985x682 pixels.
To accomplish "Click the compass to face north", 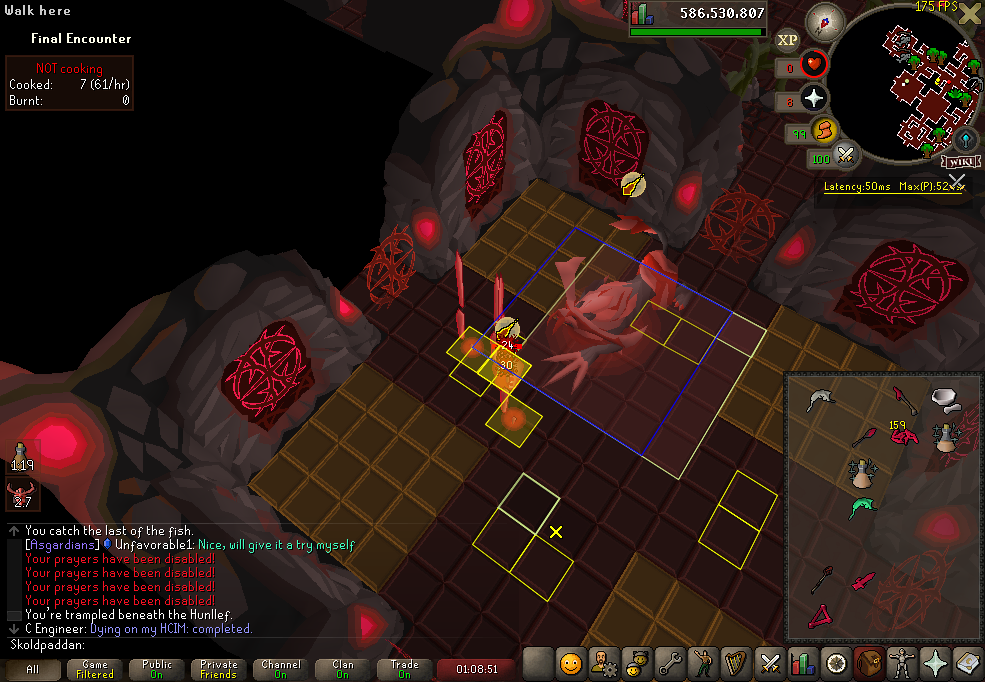I will coord(826,19).
